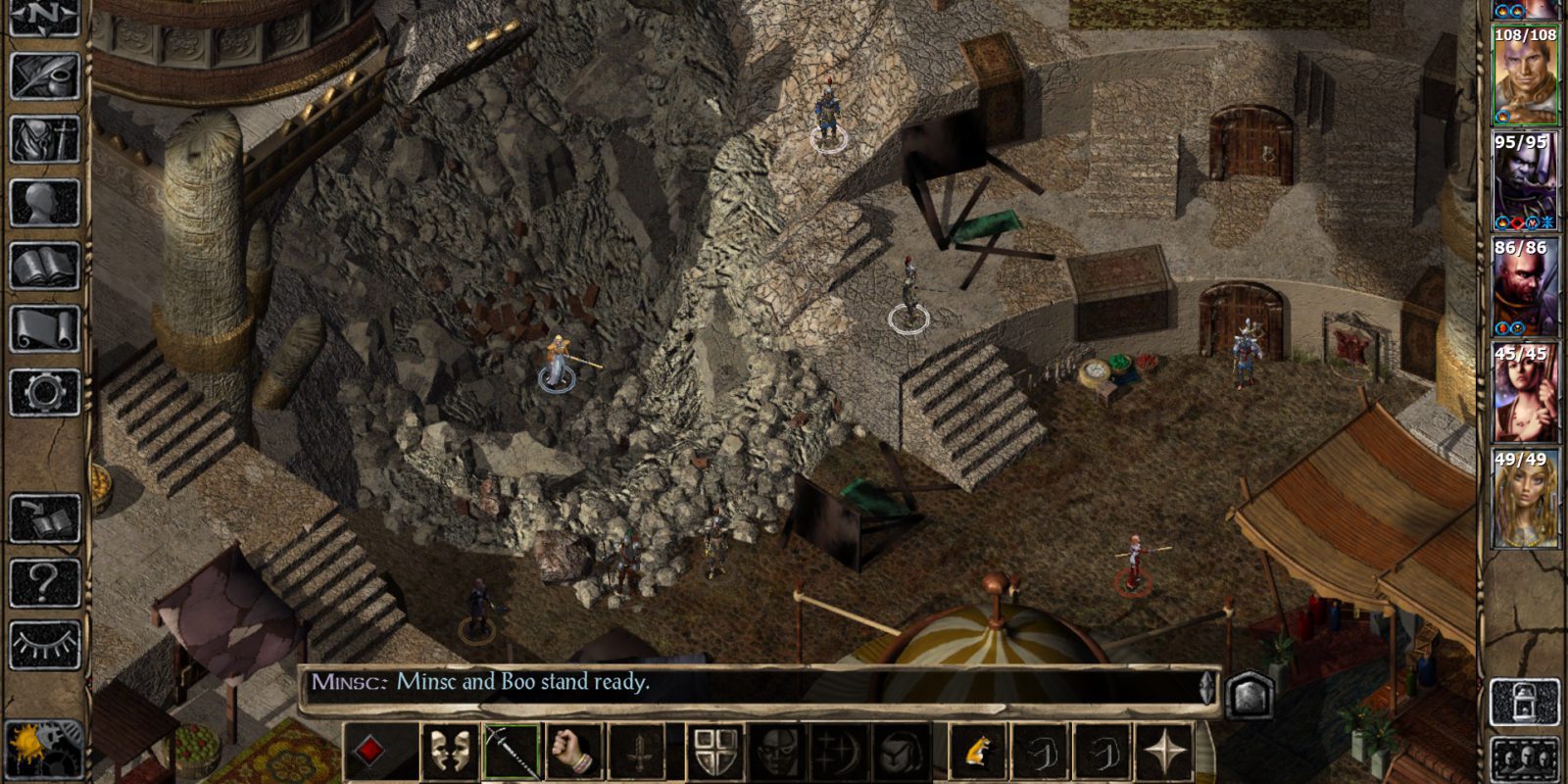Open the area map with the compass button
This screenshot has width=1568, height=784.
[x=44, y=18]
